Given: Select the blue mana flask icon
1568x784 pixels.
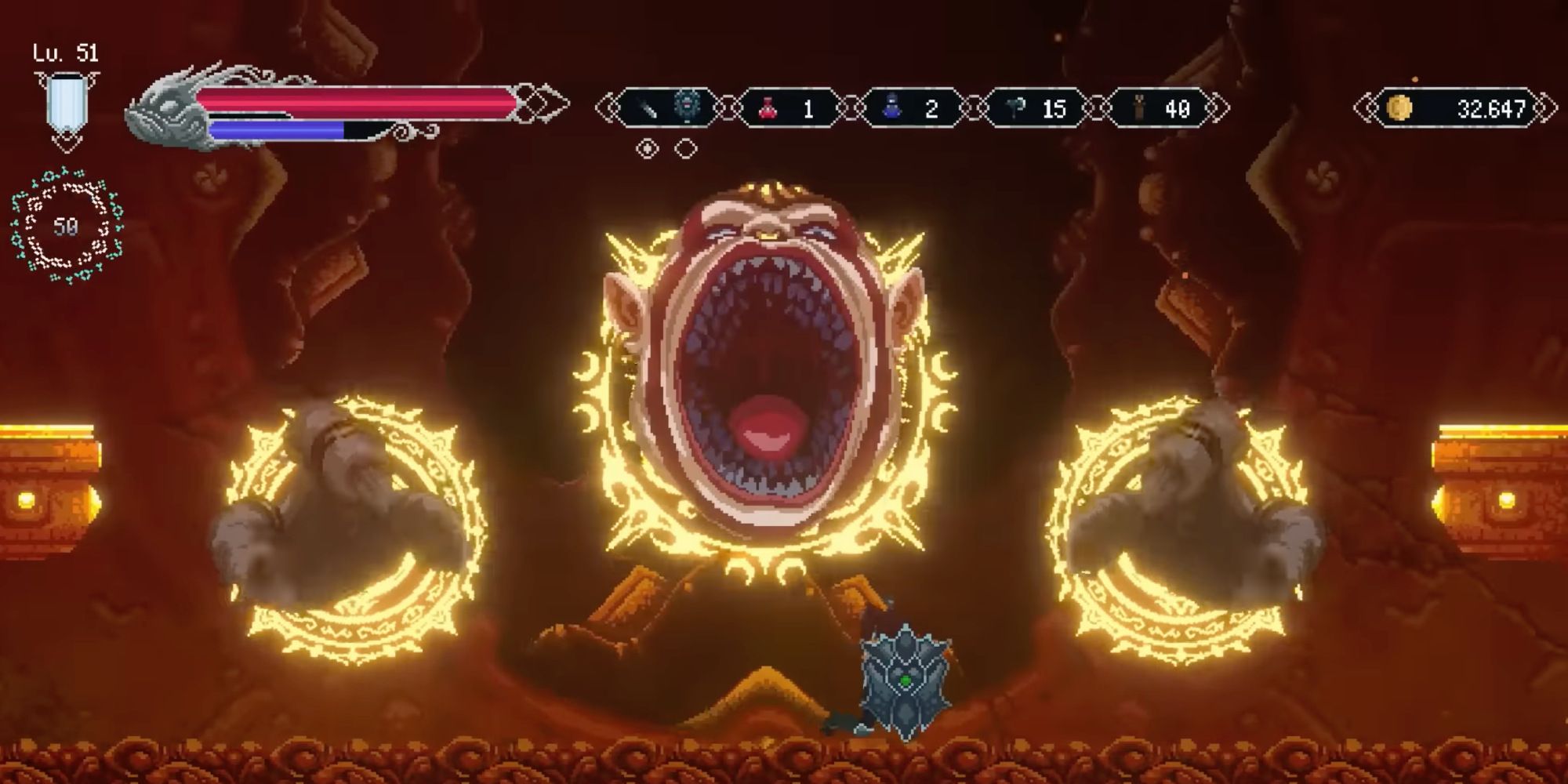Looking at the screenshot, I should [891, 107].
